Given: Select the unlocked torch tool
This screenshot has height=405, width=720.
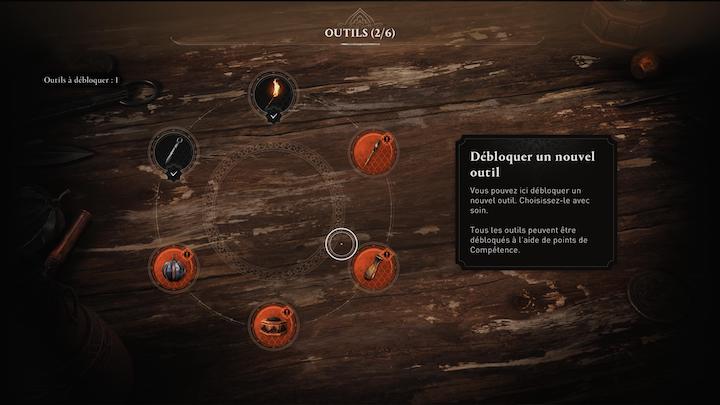Looking at the screenshot, I should click(x=272, y=94).
